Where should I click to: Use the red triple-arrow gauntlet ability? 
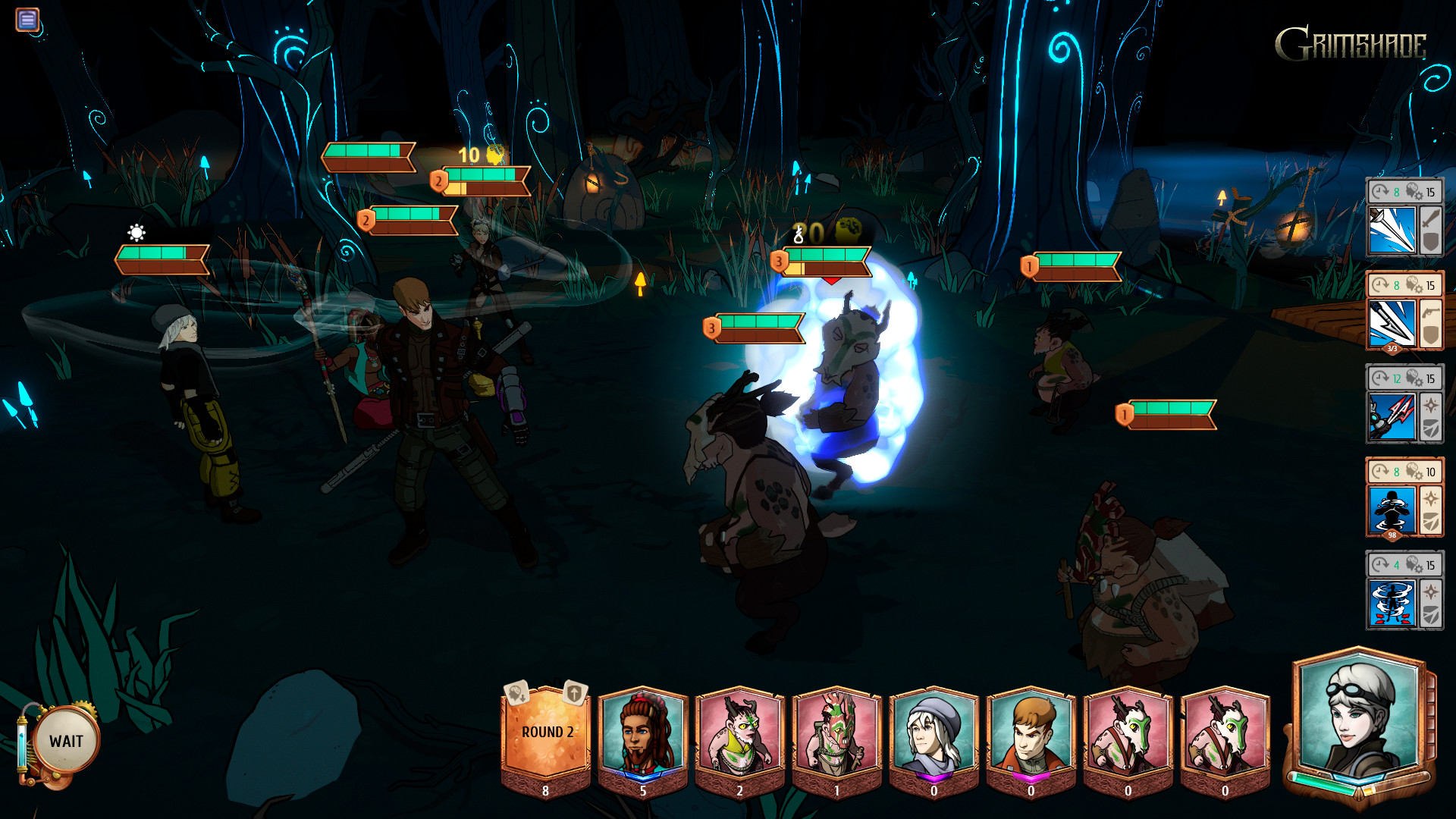(x=1392, y=416)
